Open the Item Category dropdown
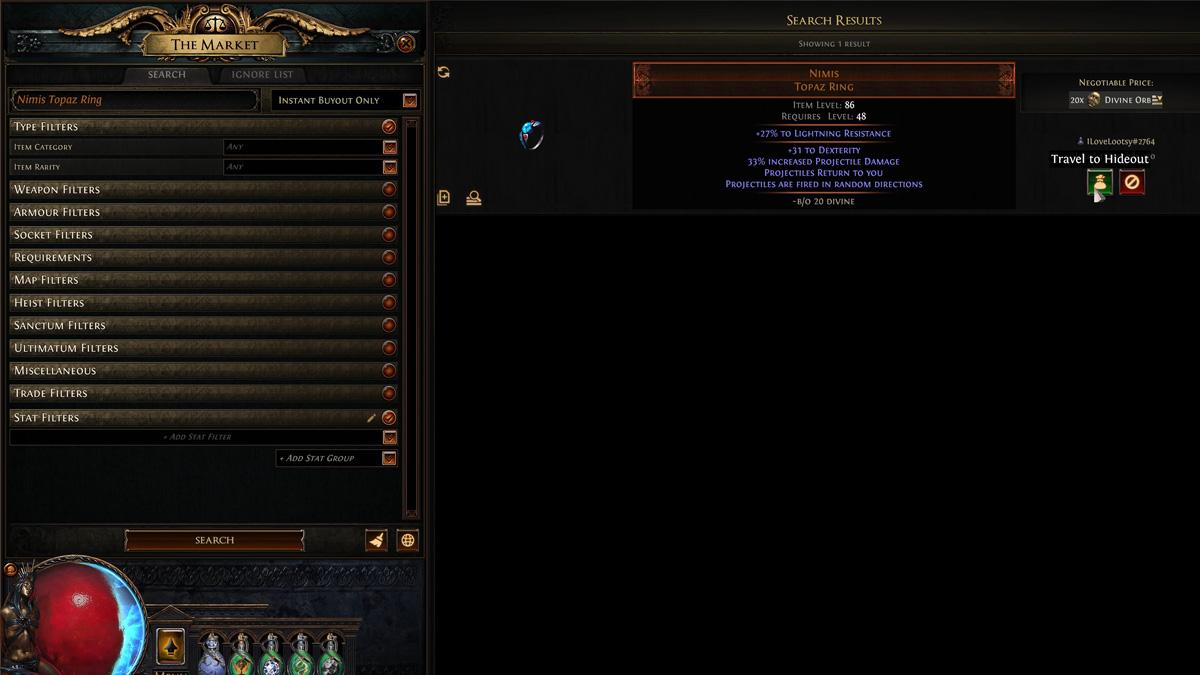The height and width of the screenshot is (675, 1200). pyautogui.click(x=390, y=147)
